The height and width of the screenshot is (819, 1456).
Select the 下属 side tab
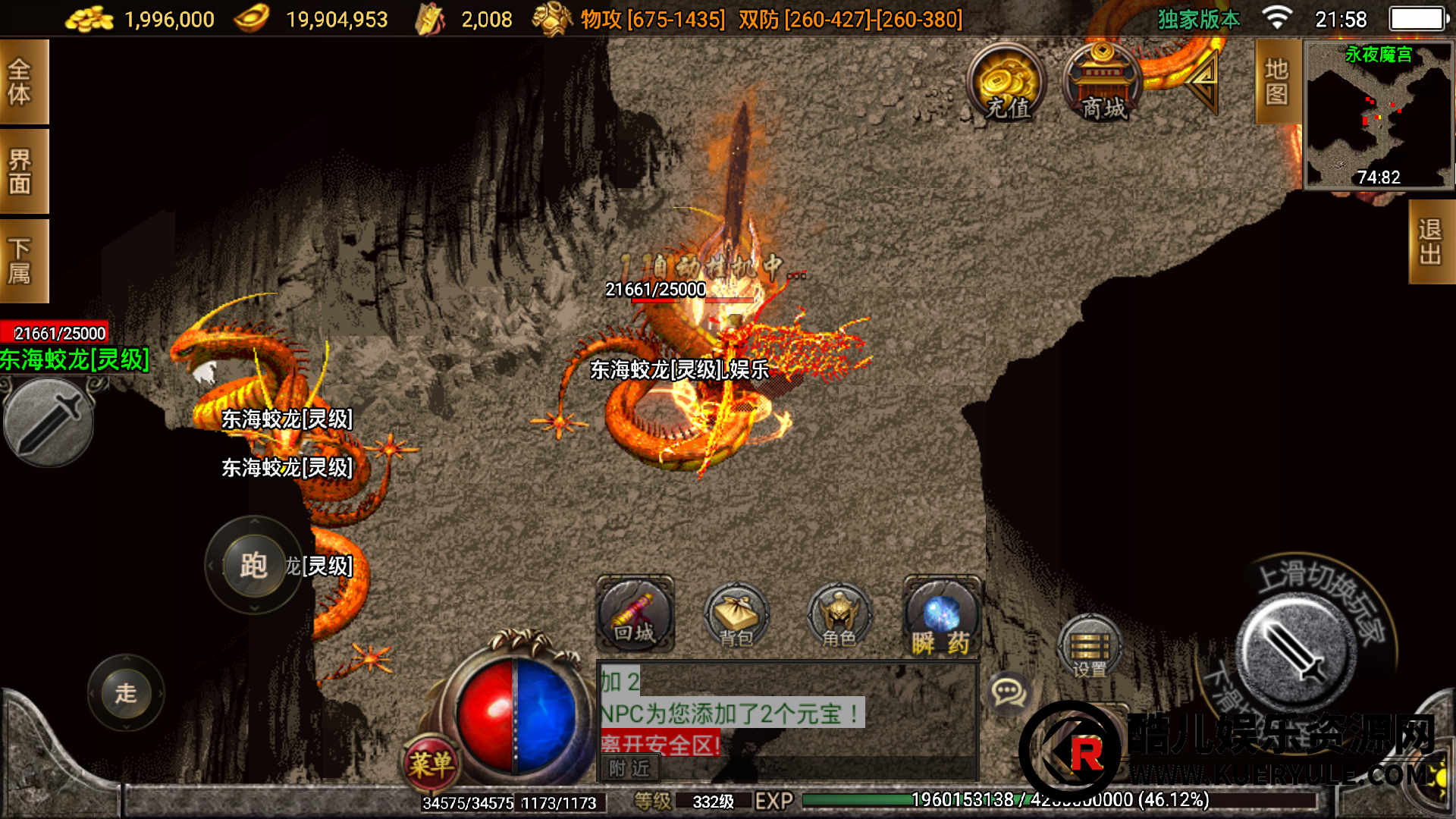(x=23, y=261)
